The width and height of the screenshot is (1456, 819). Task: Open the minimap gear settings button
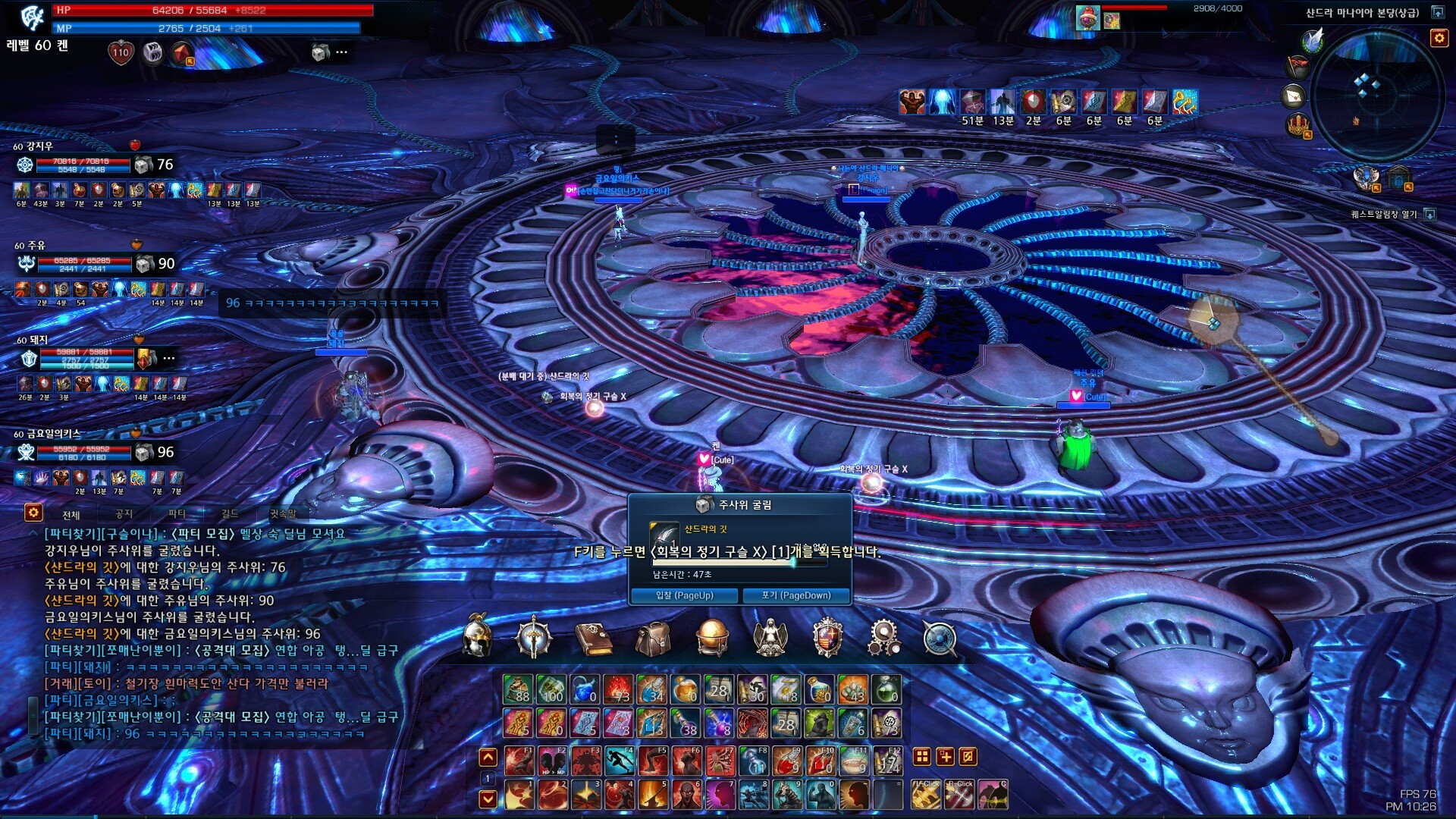pos(1439,38)
